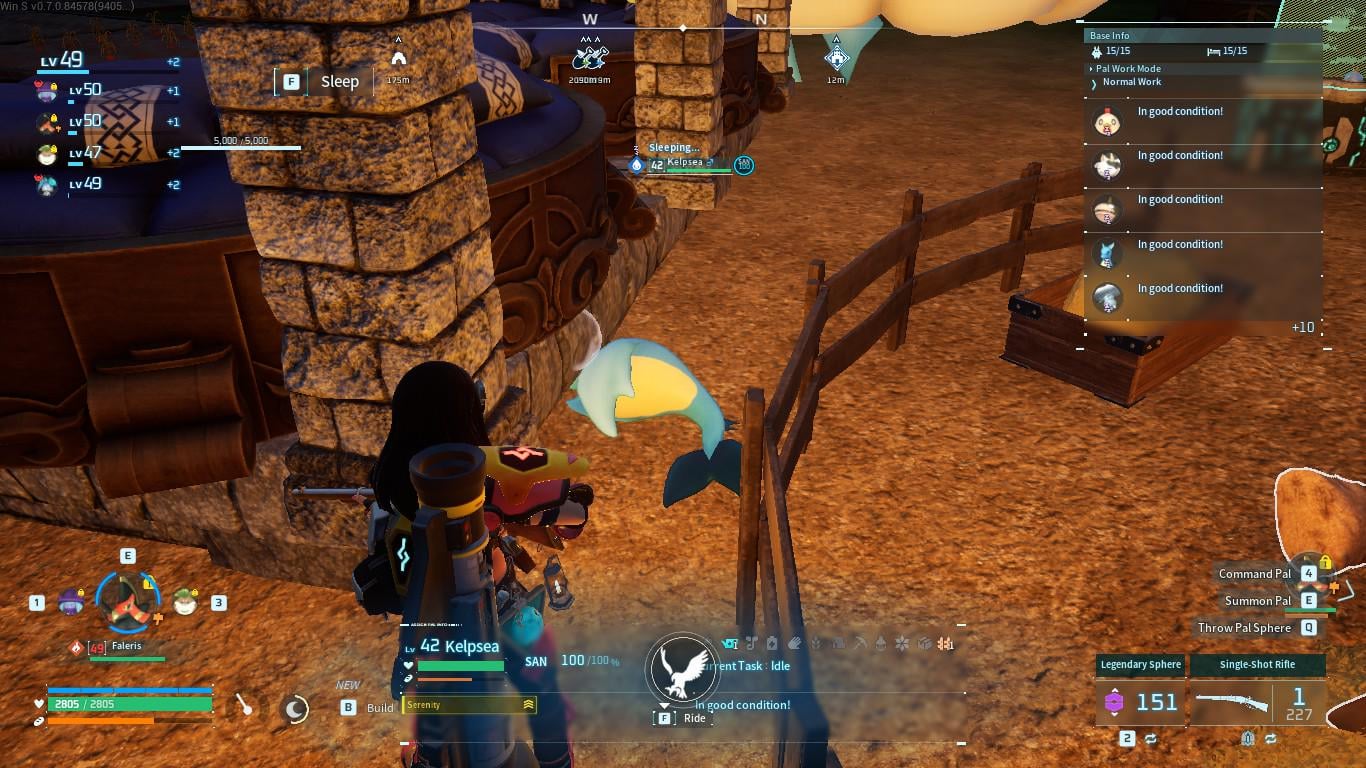This screenshot has height=768, width=1366.
Task: Choose the purple wizard-hat pal icon
Action: (70, 601)
